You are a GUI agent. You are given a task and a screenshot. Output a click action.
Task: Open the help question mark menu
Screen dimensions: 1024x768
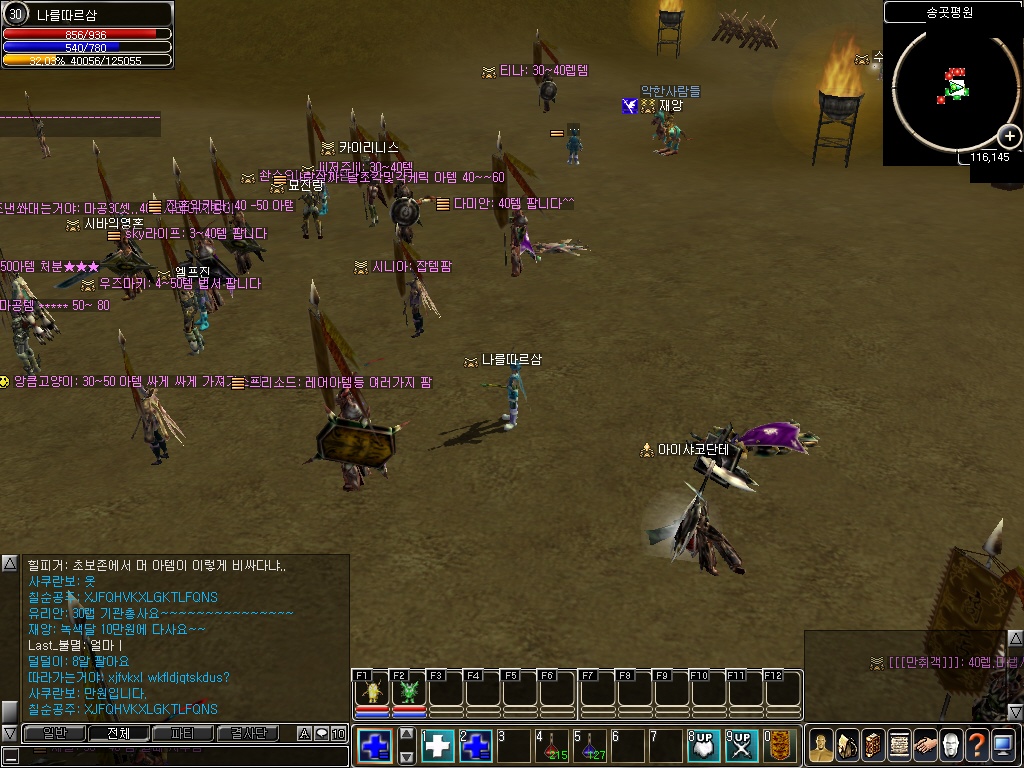tap(977, 745)
